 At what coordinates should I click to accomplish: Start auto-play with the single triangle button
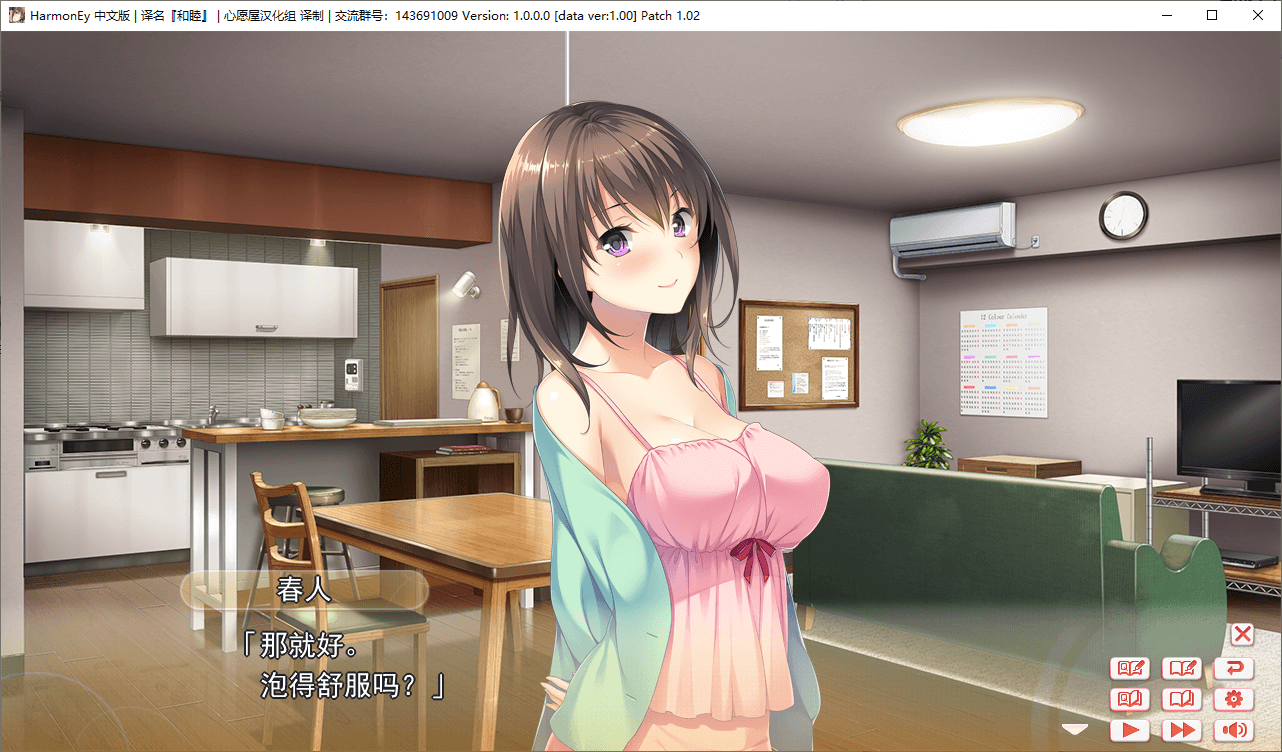point(1131,730)
